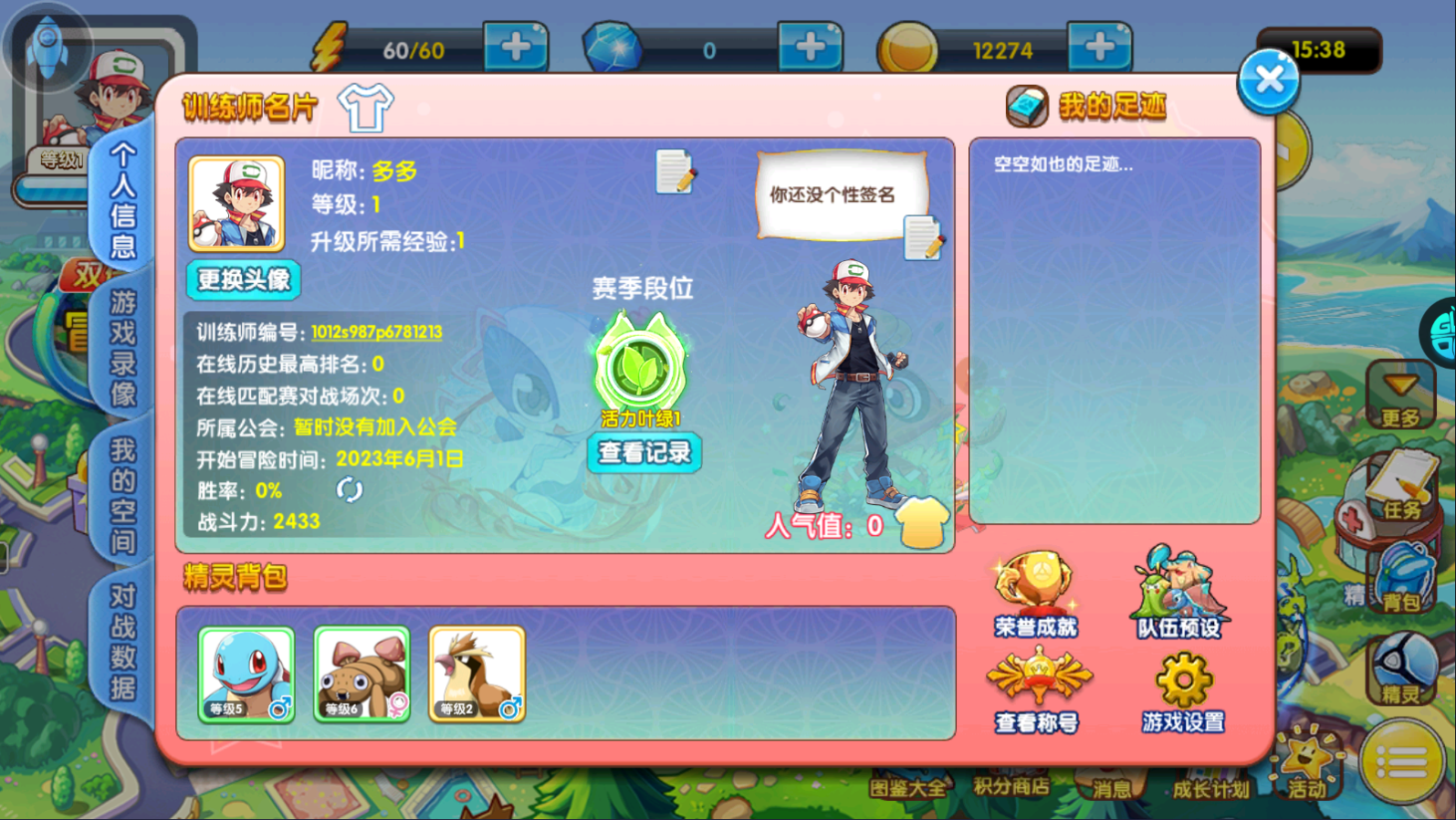Viewport: 1456px width, 820px height.
Task: Click the refresh icon next to 胜率
Action: click(348, 490)
